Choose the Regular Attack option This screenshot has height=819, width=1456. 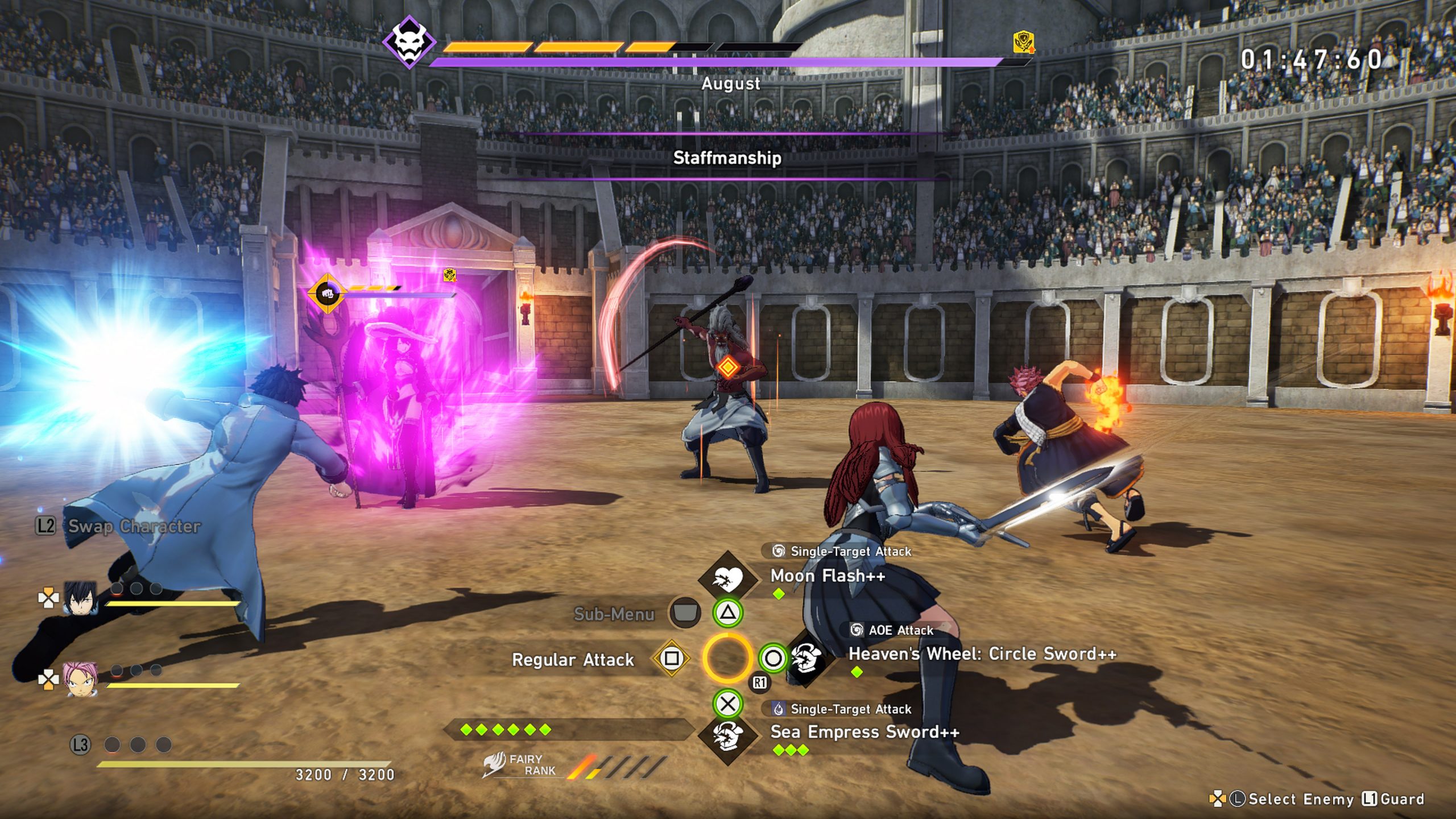(x=573, y=660)
